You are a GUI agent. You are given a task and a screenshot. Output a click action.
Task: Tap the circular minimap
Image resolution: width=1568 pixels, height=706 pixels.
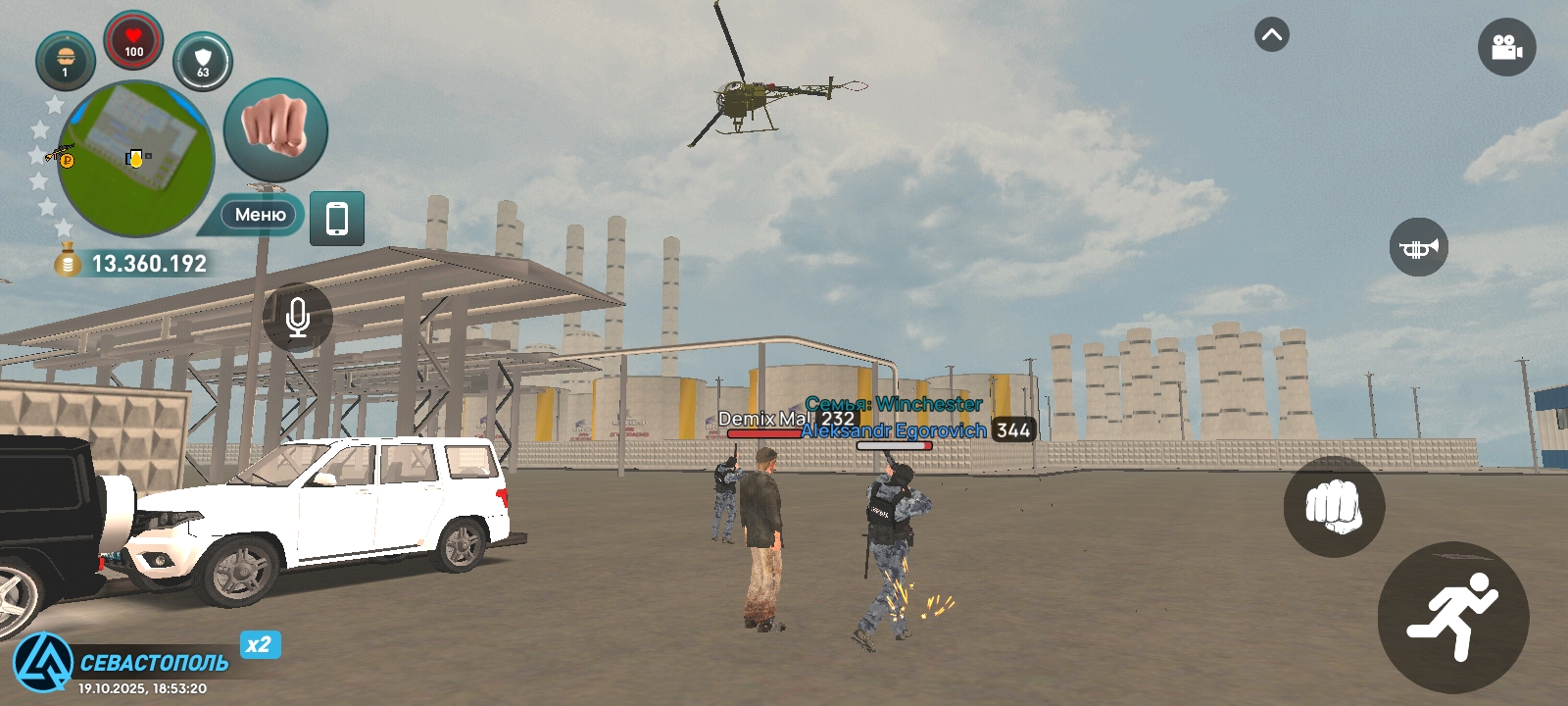tap(135, 159)
